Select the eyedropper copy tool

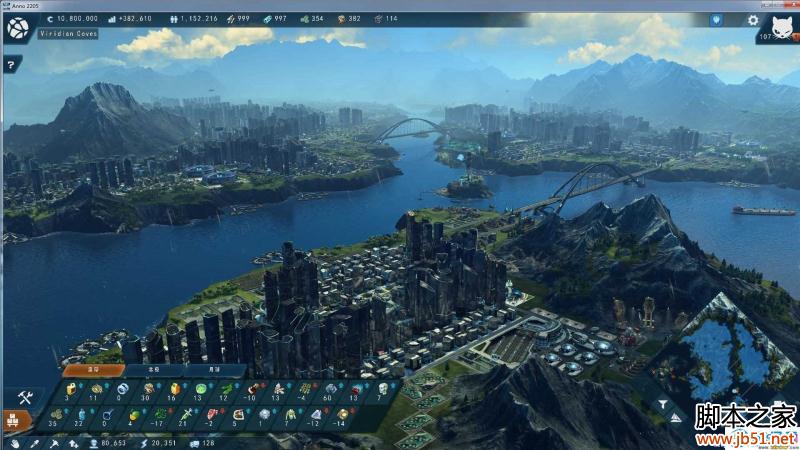point(32,442)
